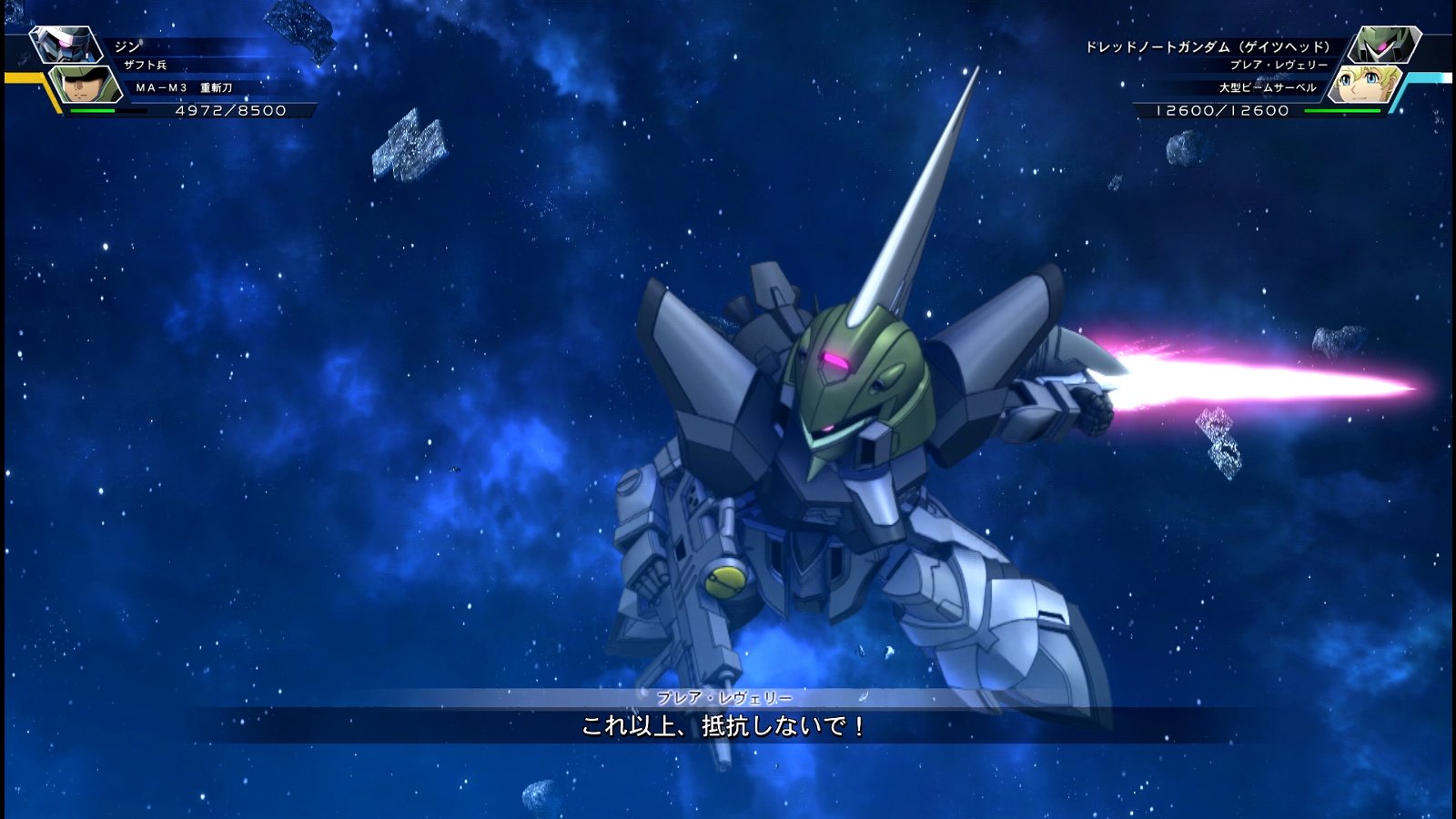The height and width of the screenshot is (819, 1456).
Task: Click the ザフト兵 pilot name bar
Action: click(146, 65)
